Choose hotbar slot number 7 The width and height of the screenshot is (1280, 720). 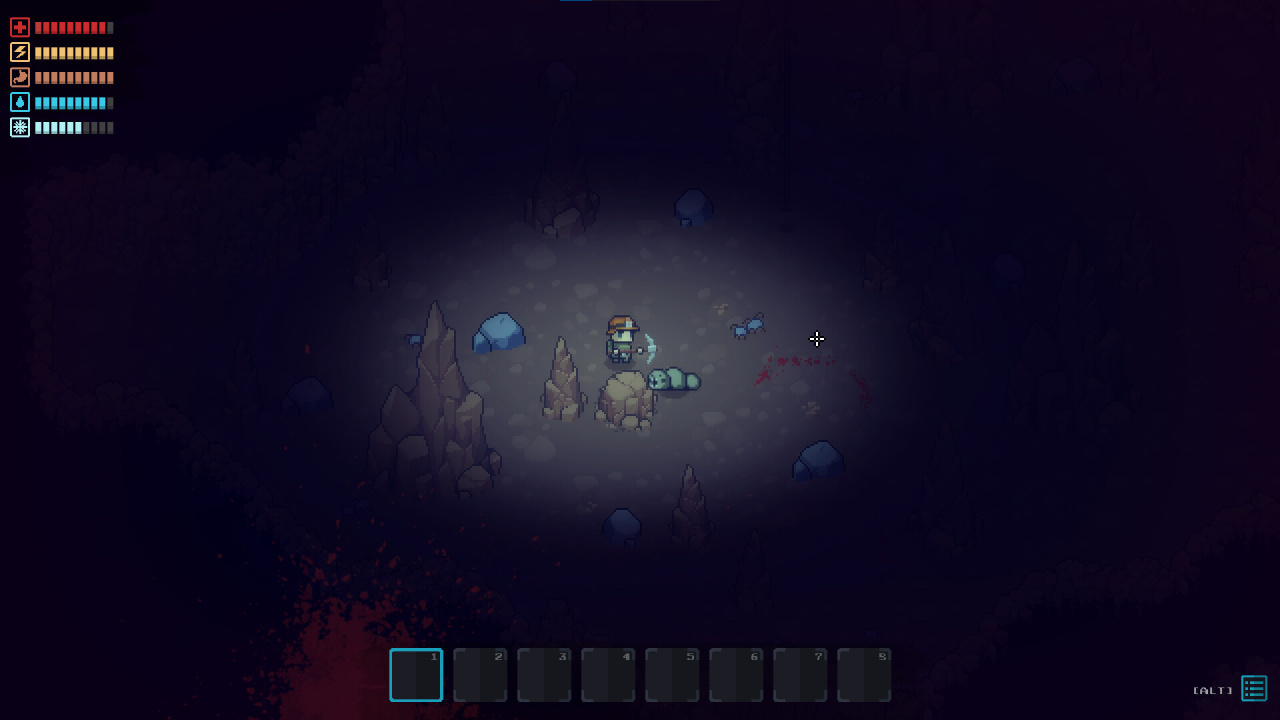[x=800, y=675]
